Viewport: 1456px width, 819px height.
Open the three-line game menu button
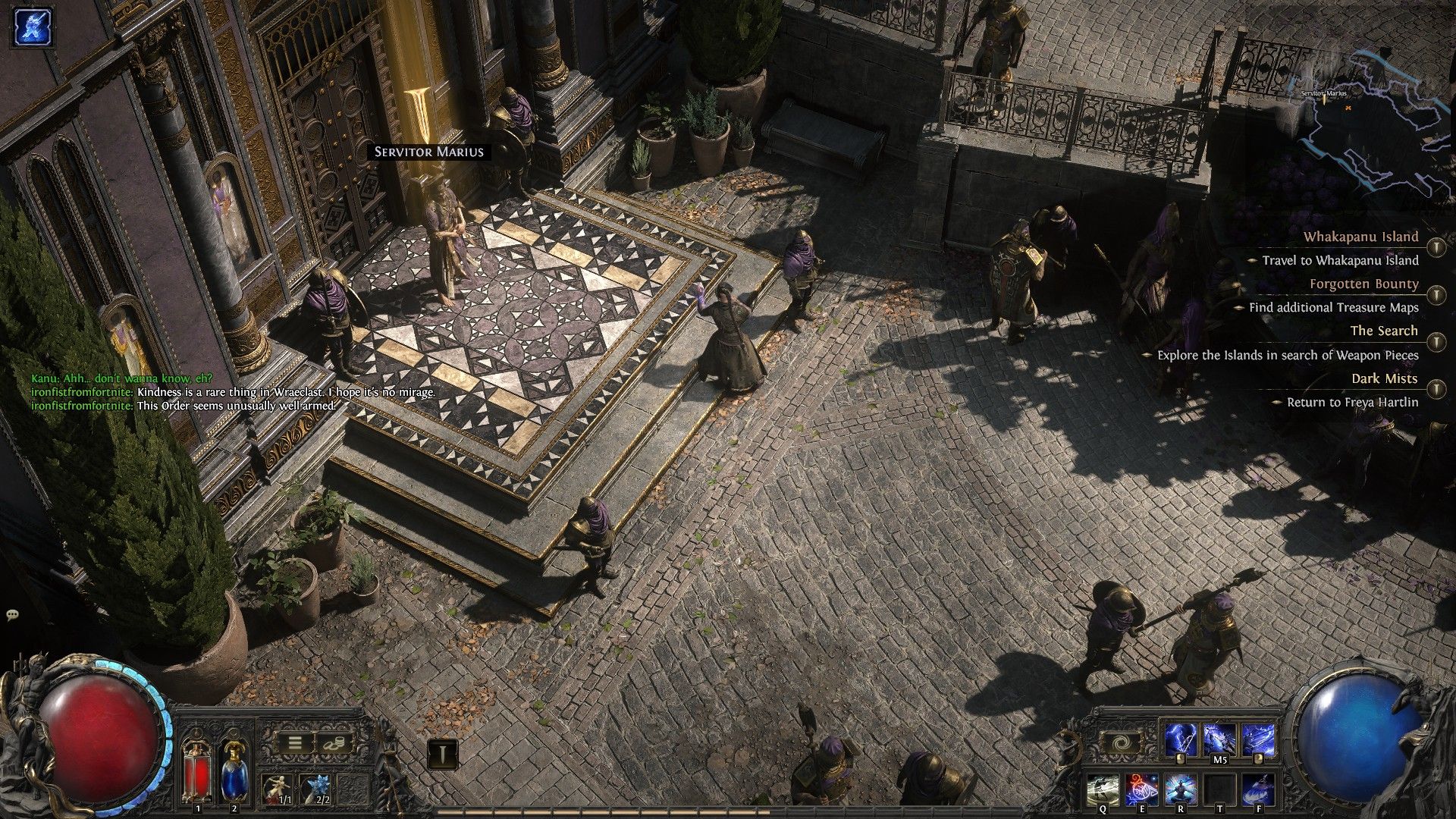294,743
